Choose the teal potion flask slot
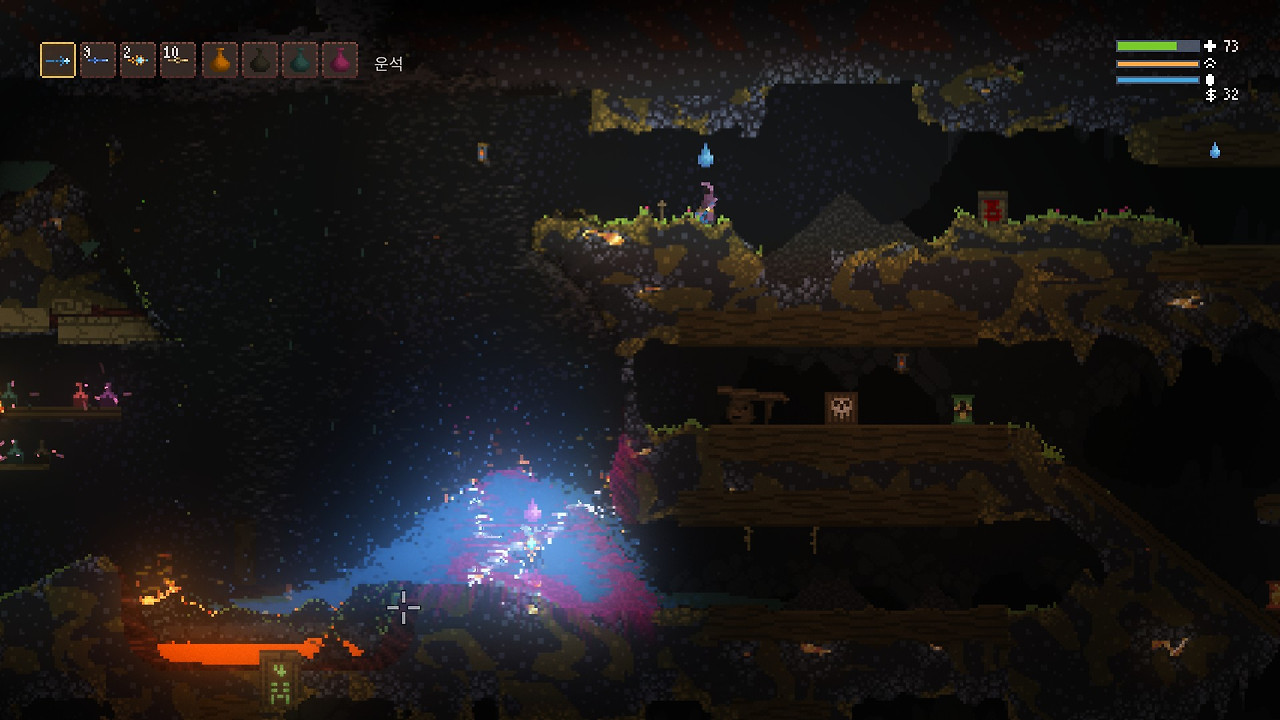This screenshot has width=1280, height=720. pyautogui.click(x=300, y=60)
